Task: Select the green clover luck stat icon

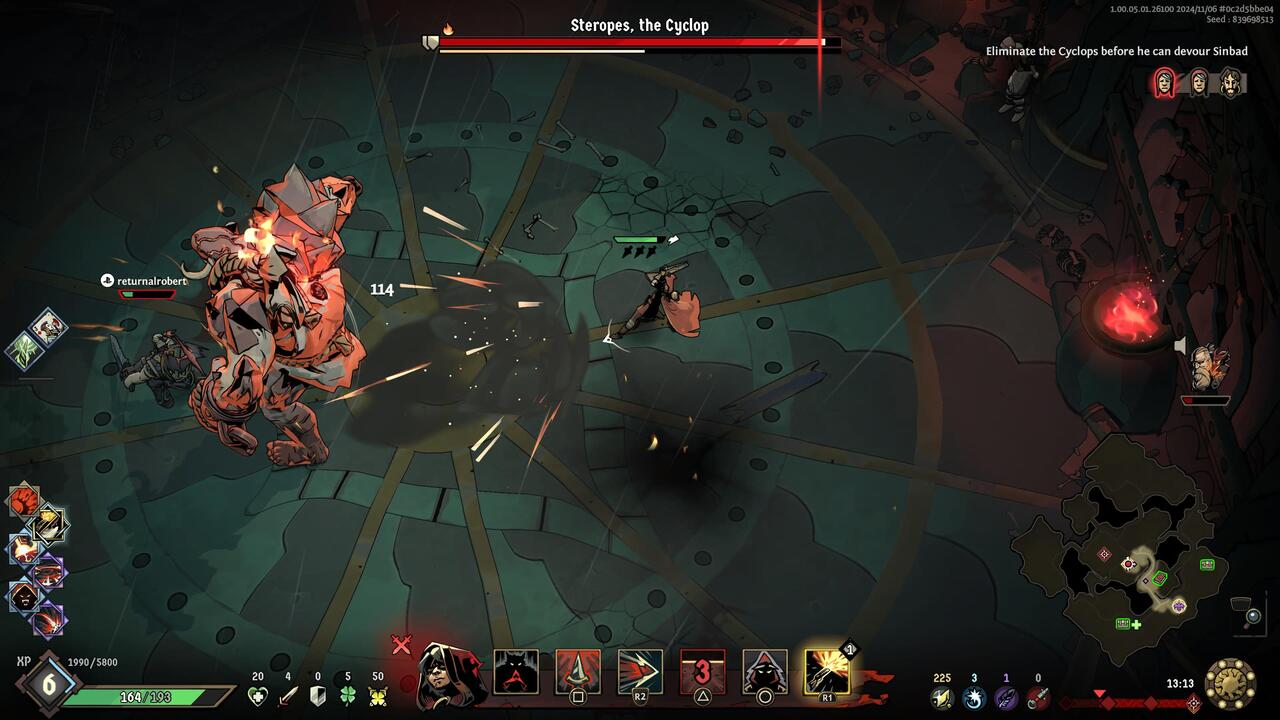Action: click(348, 696)
